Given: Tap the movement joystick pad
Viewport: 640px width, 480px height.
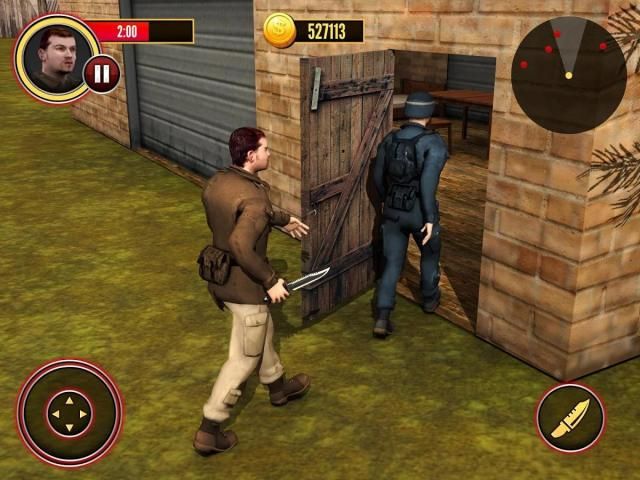Looking at the screenshot, I should [x=69, y=413].
